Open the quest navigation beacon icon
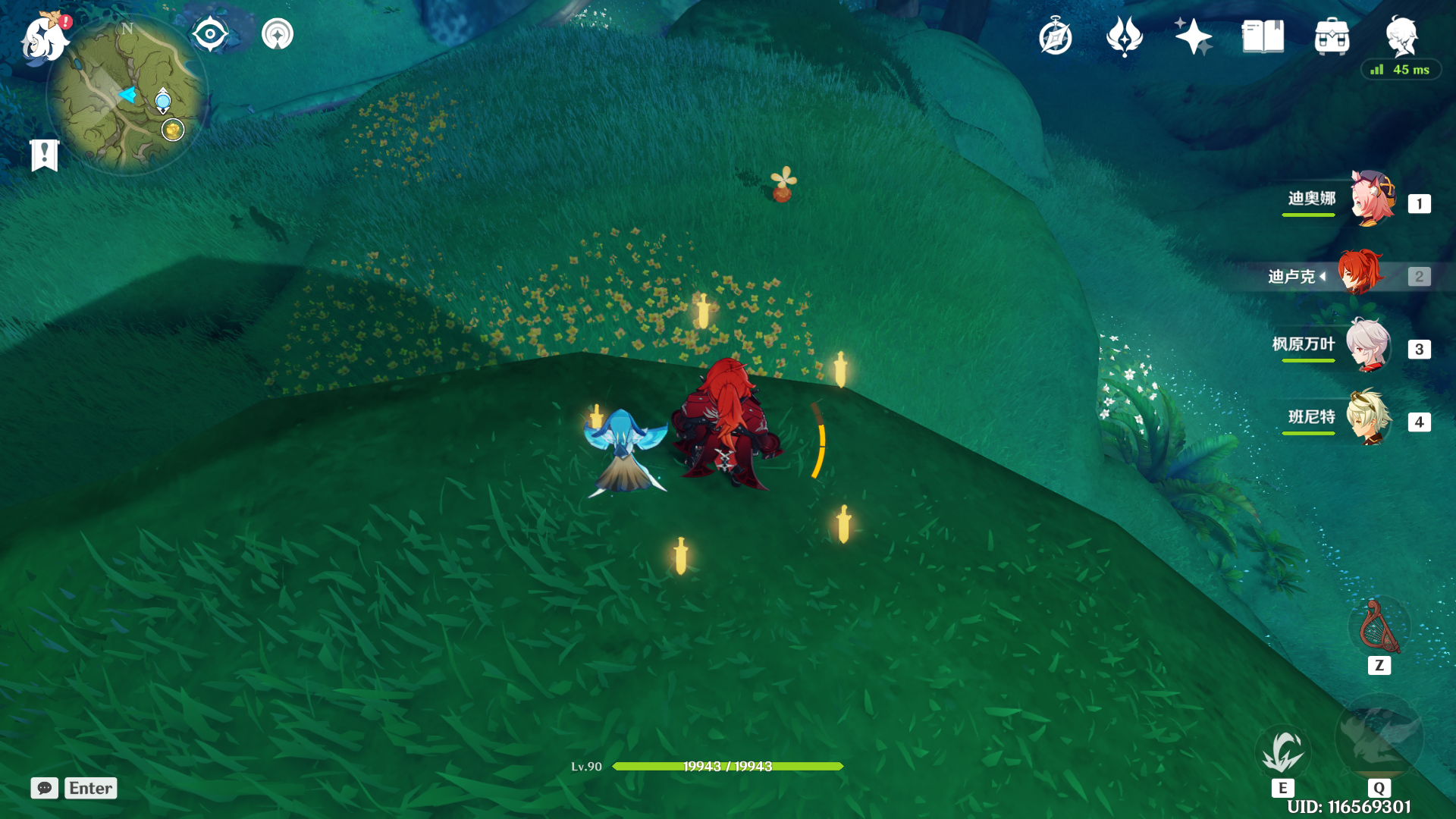The width and height of the screenshot is (1456, 819). (278, 34)
